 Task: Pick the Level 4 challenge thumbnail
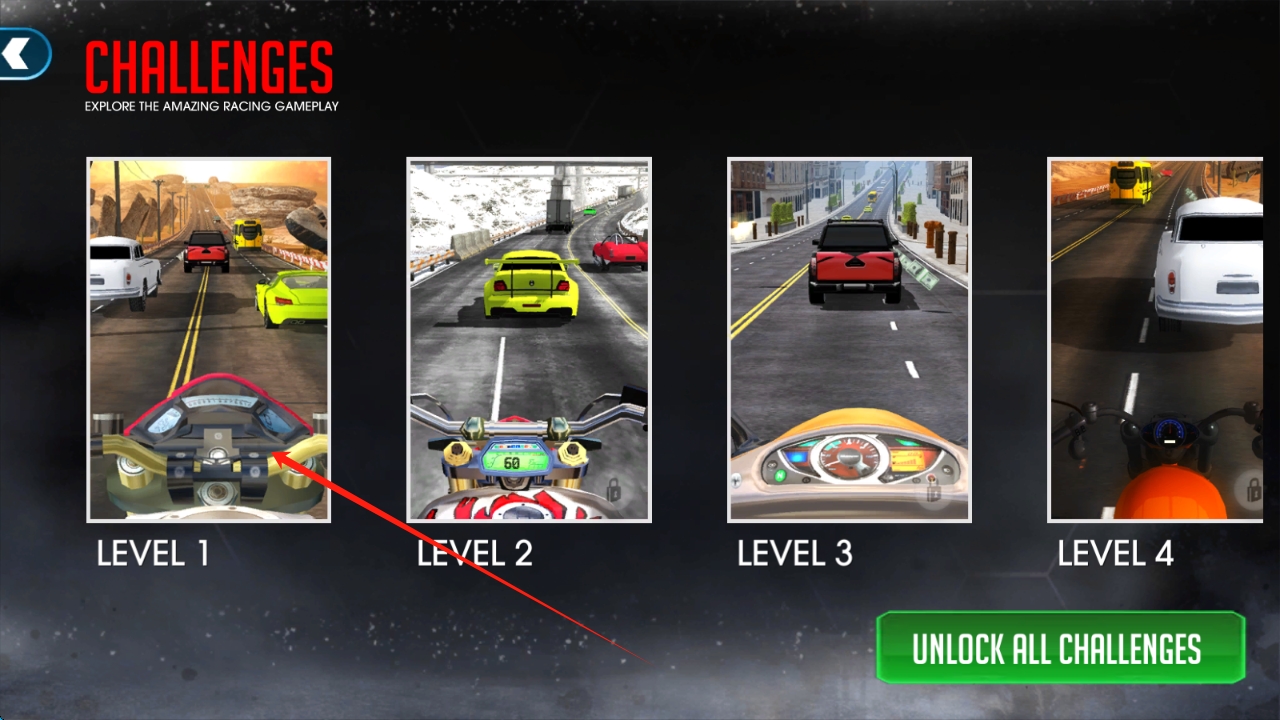tap(1156, 340)
